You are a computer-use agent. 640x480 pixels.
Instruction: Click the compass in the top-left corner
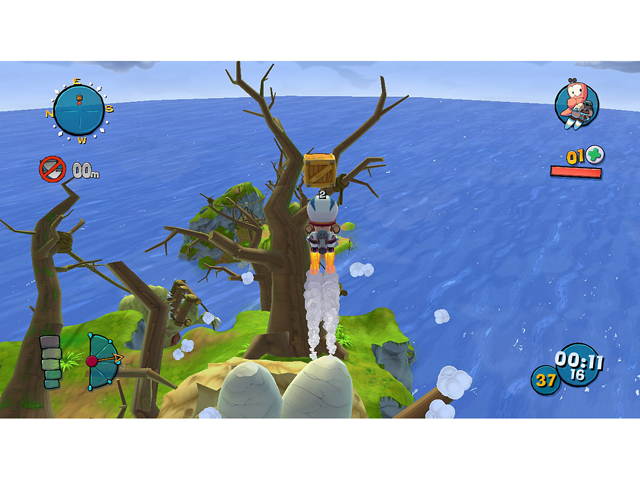[79, 109]
